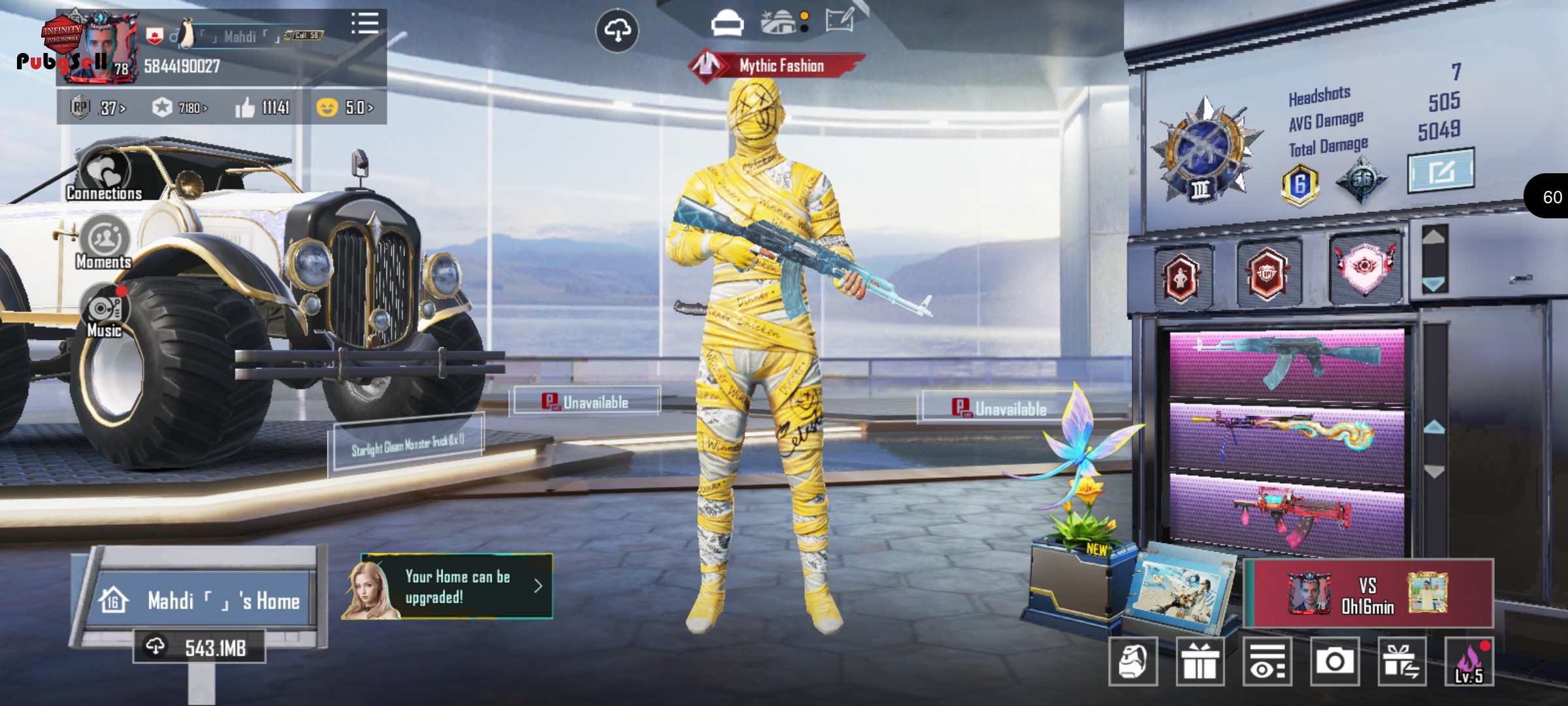The width and height of the screenshot is (1568, 706).
Task: Open the Royale Pass level 37 badge
Action: tap(98, 107)
